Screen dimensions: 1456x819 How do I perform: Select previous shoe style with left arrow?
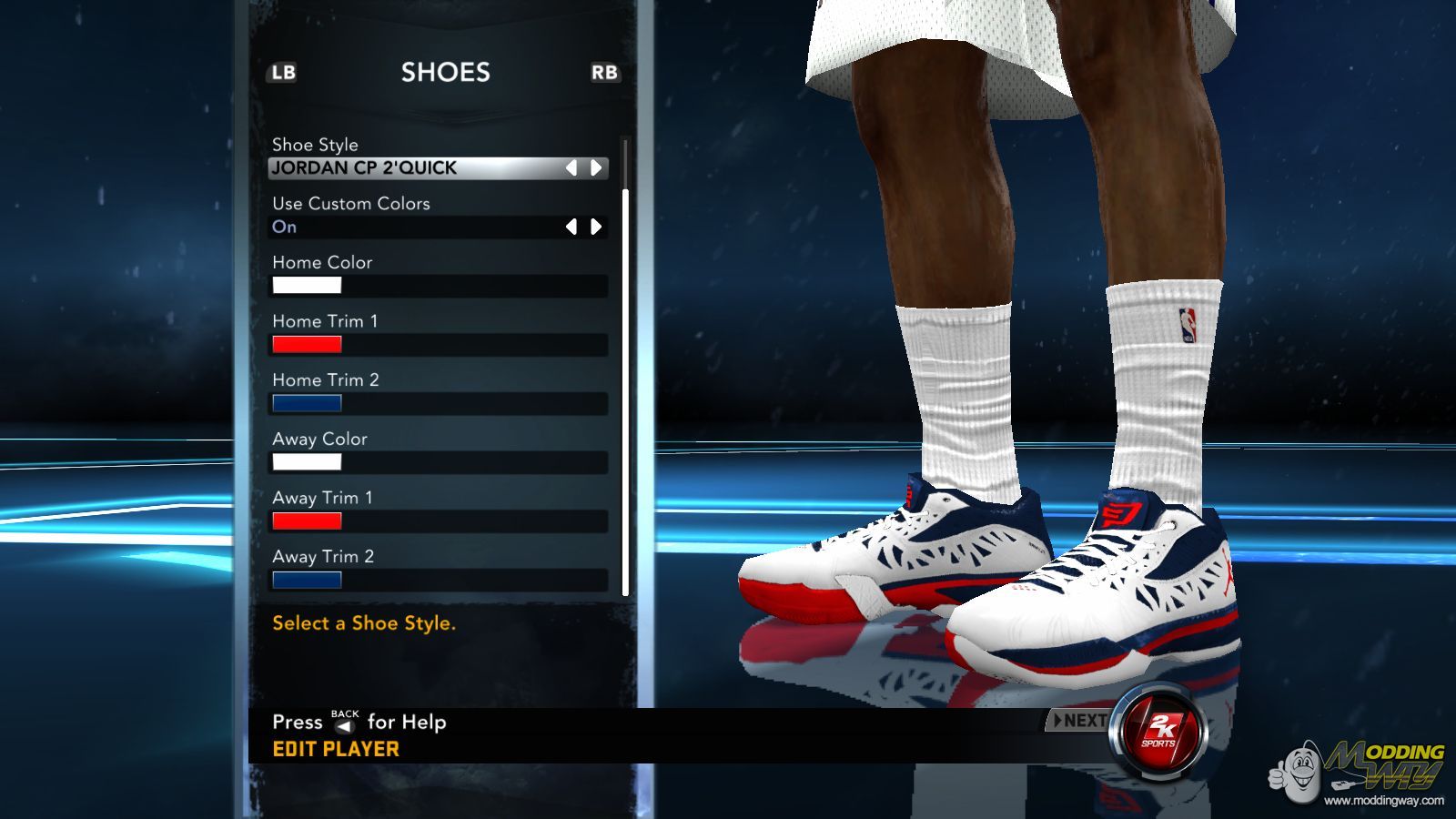pos(571,167)
